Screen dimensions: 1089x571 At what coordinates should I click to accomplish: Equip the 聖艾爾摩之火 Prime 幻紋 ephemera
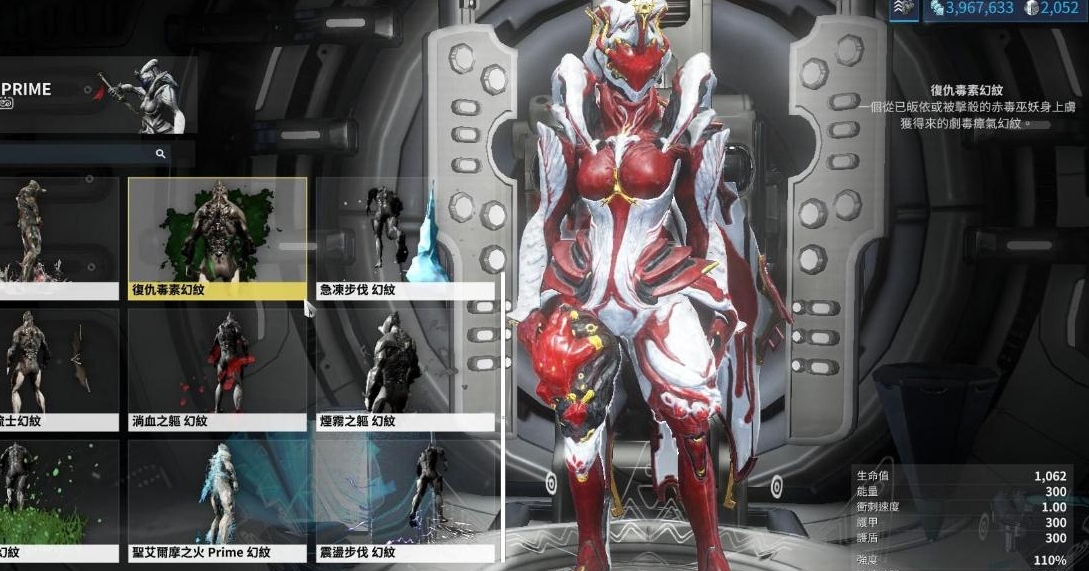point(217,500)
